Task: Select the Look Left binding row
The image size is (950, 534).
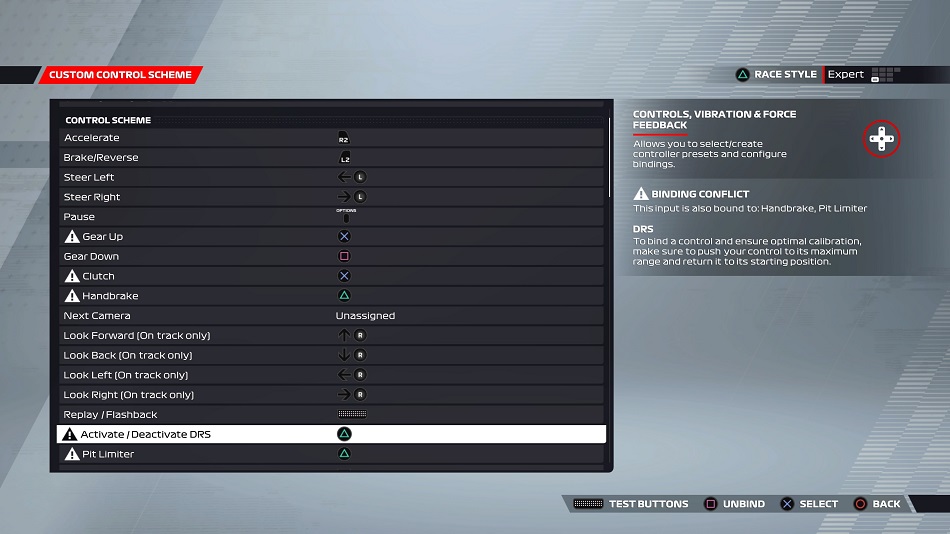Action: [330, 375]
